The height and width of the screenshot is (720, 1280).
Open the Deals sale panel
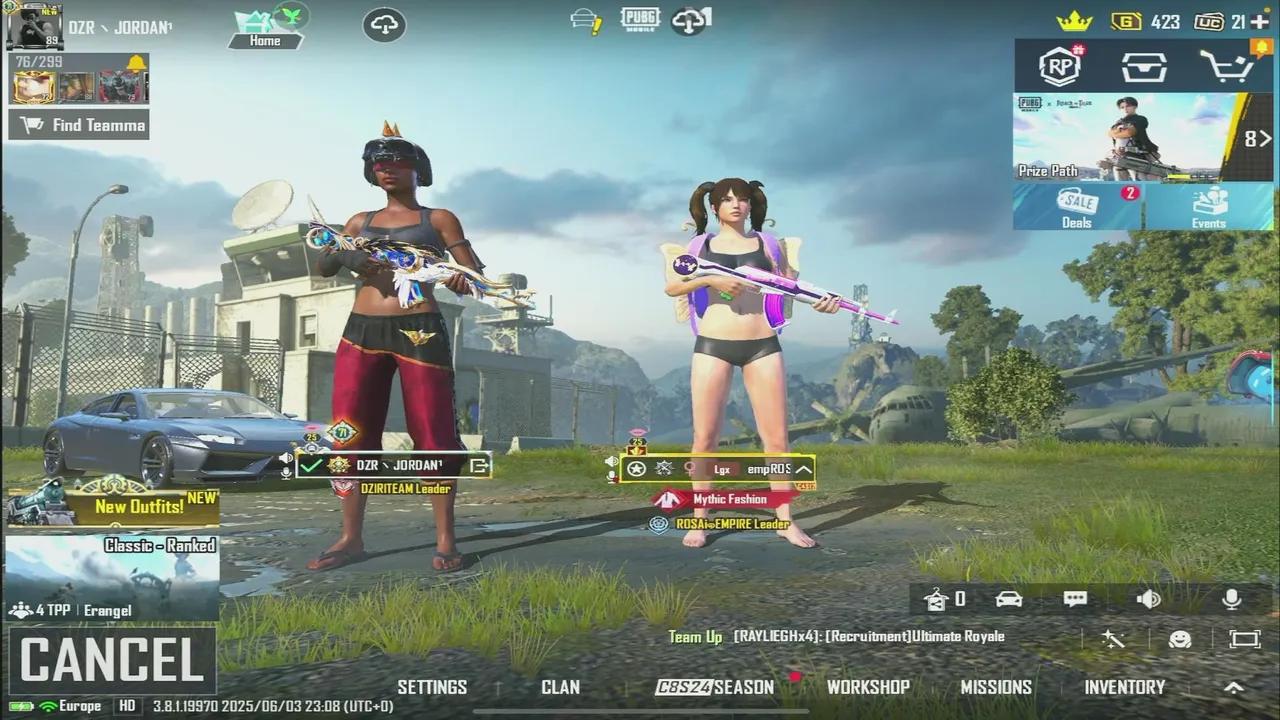[x=1078, y=207]
